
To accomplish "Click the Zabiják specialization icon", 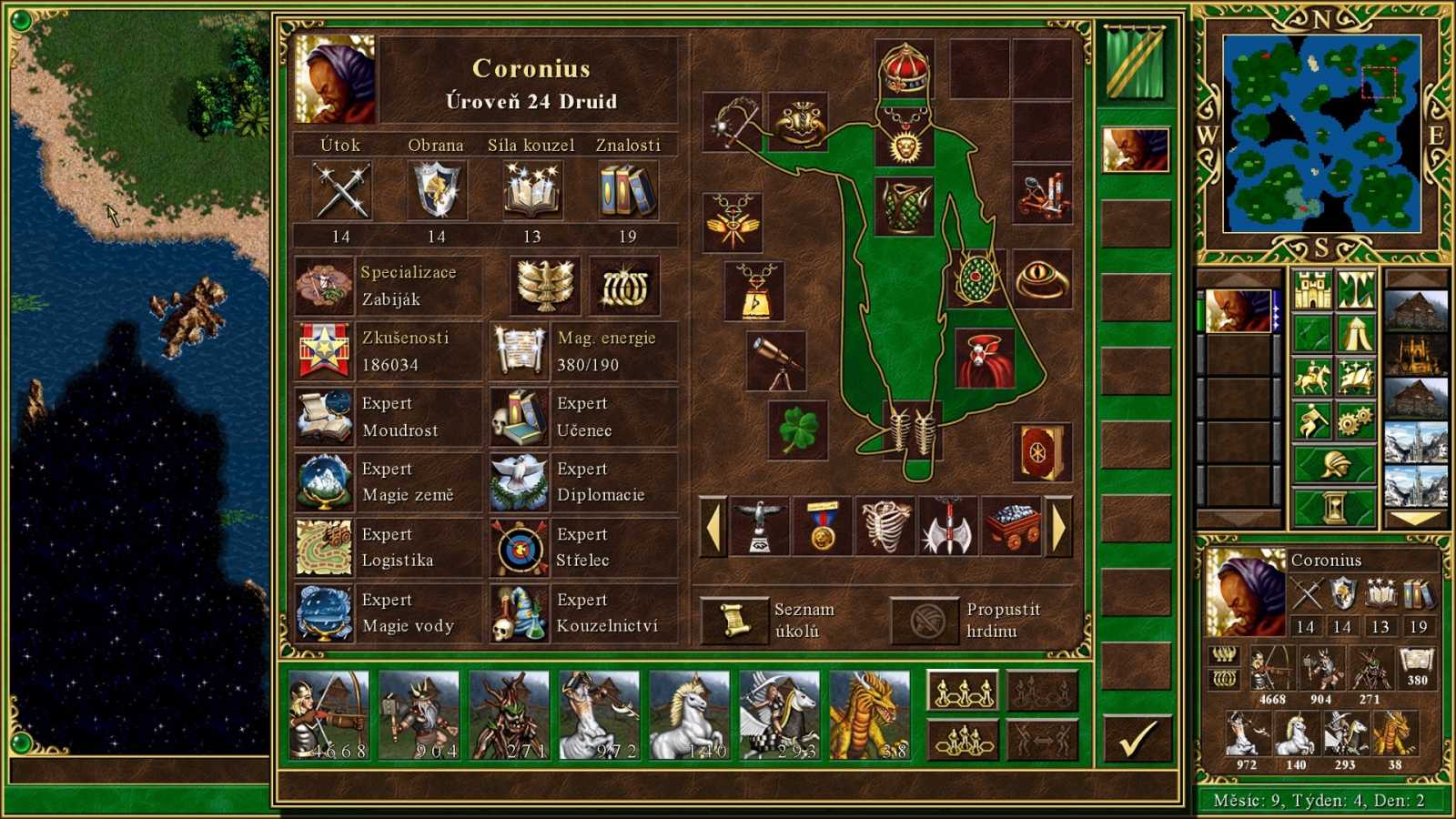I will tap(325, 284).
